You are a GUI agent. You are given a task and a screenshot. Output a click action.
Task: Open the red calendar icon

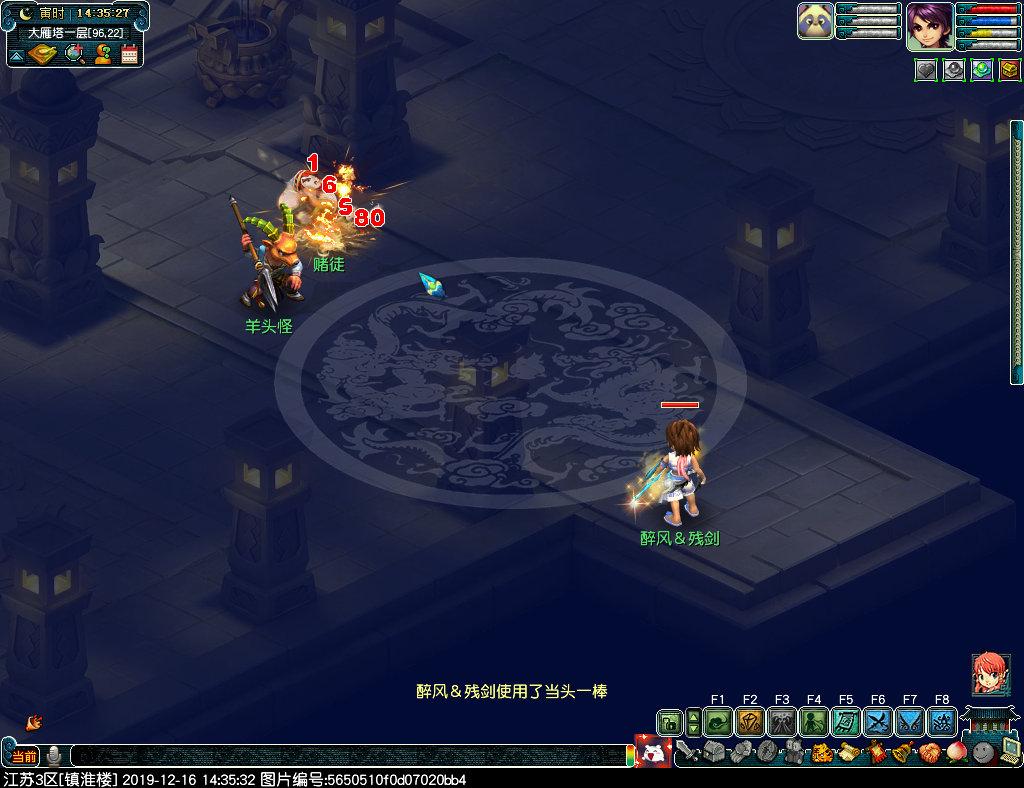(129, 54)
